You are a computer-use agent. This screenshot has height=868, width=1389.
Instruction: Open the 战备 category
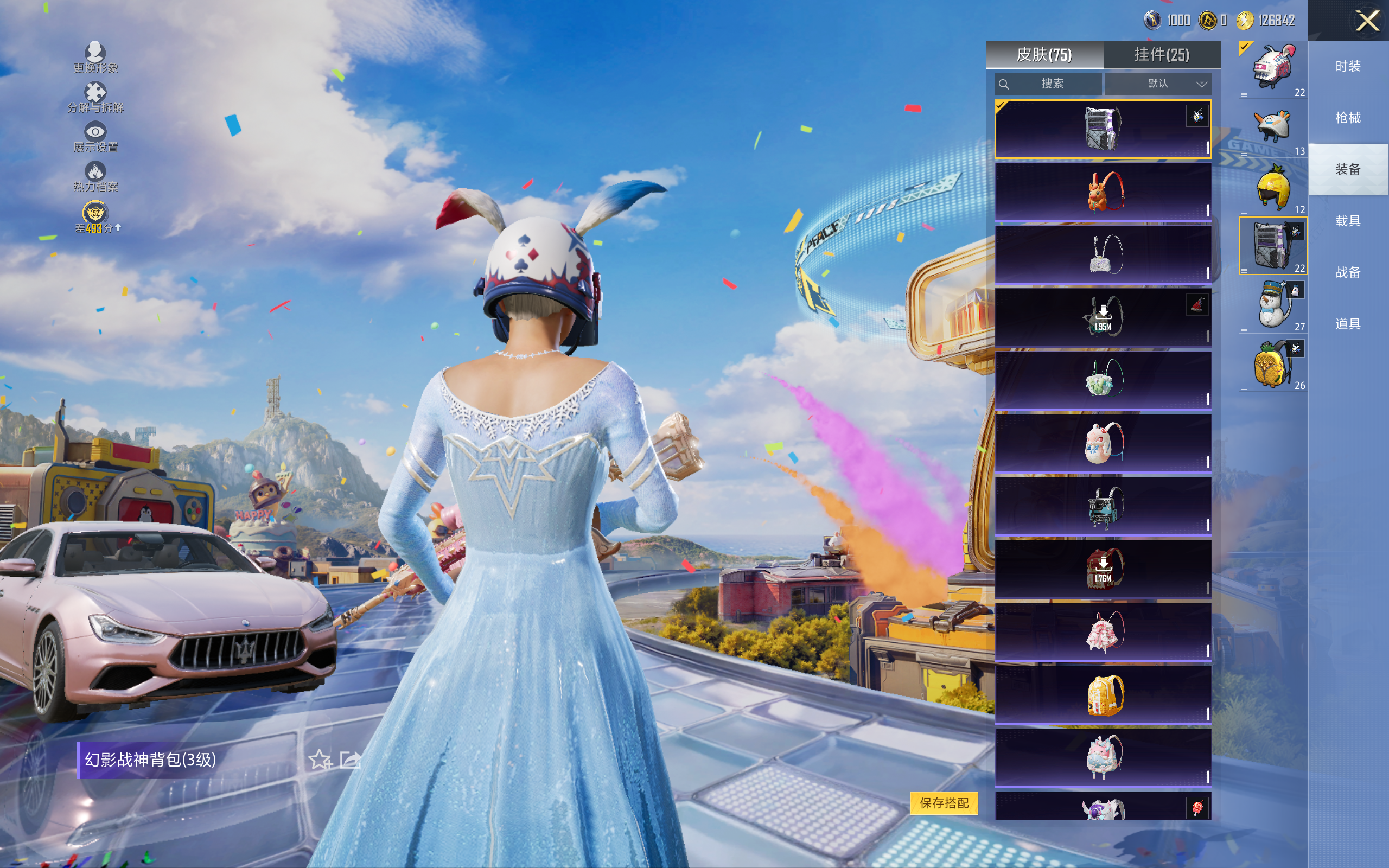pyautogui.click(x=1348, y=272)
